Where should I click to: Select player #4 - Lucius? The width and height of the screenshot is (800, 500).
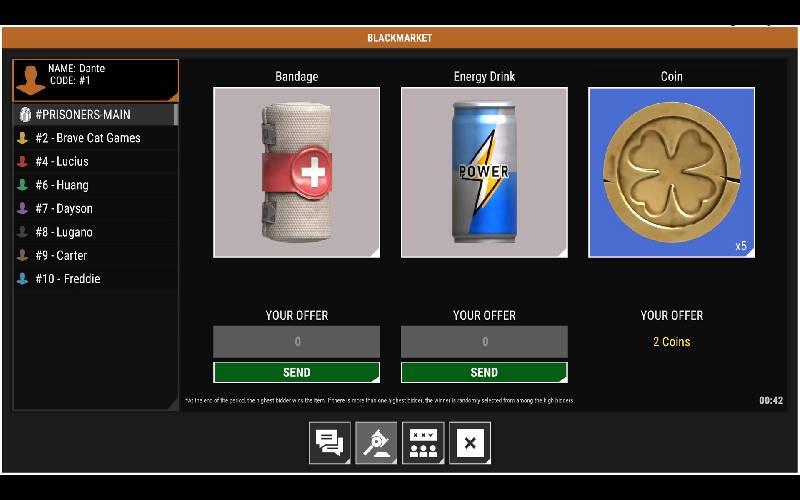(95, 161)
